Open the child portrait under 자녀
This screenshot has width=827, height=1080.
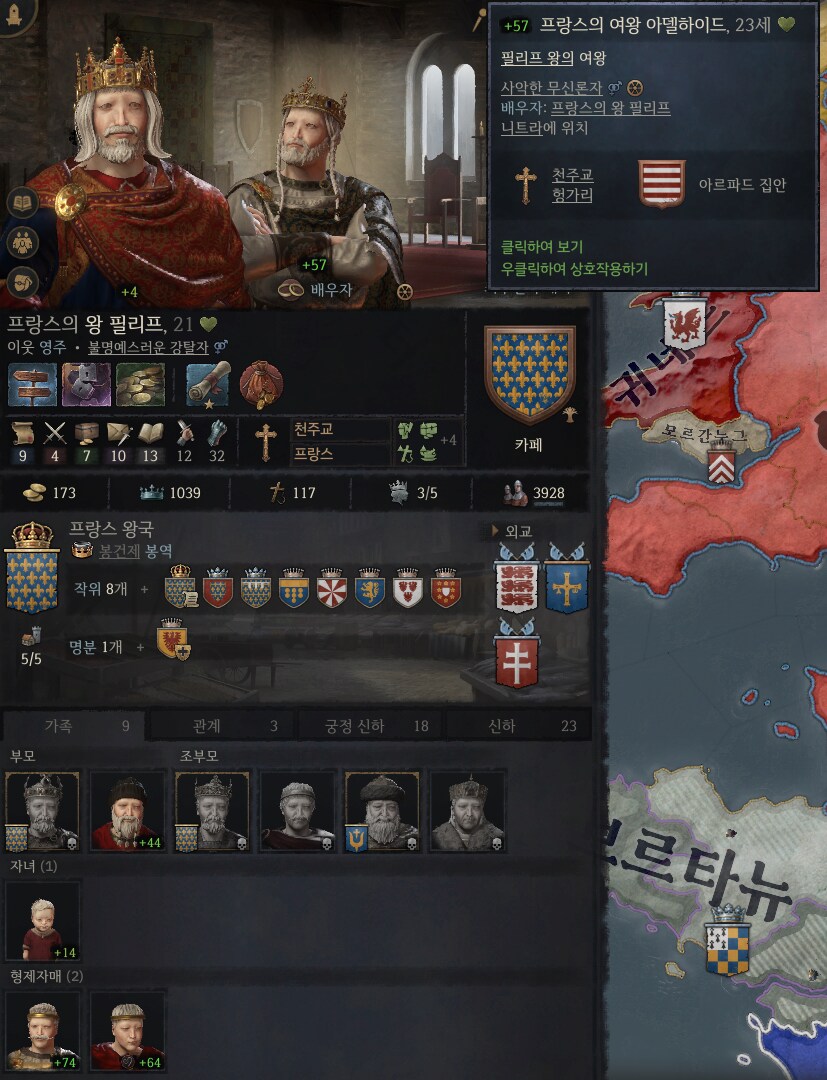(43, 920)
